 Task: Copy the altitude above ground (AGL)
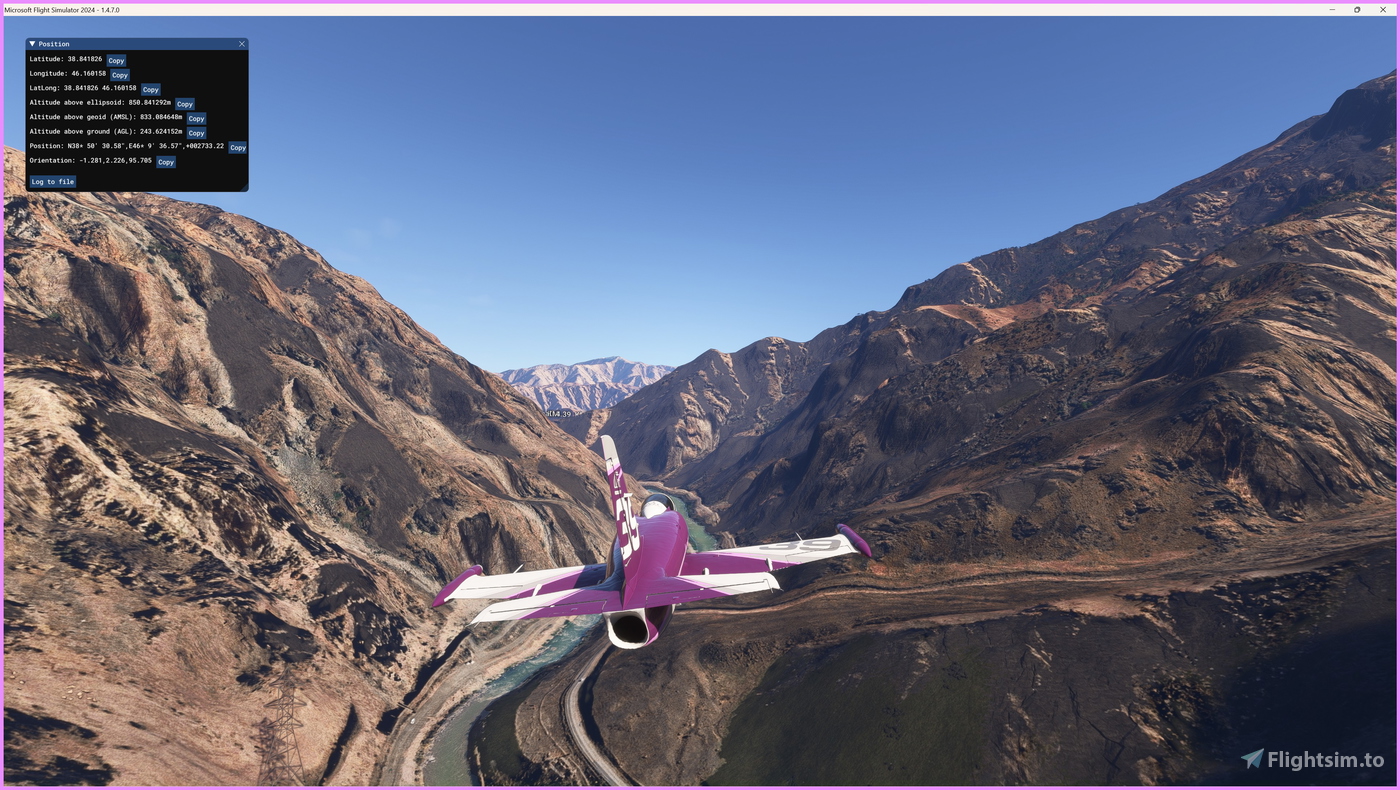click(x=196, y=133)
